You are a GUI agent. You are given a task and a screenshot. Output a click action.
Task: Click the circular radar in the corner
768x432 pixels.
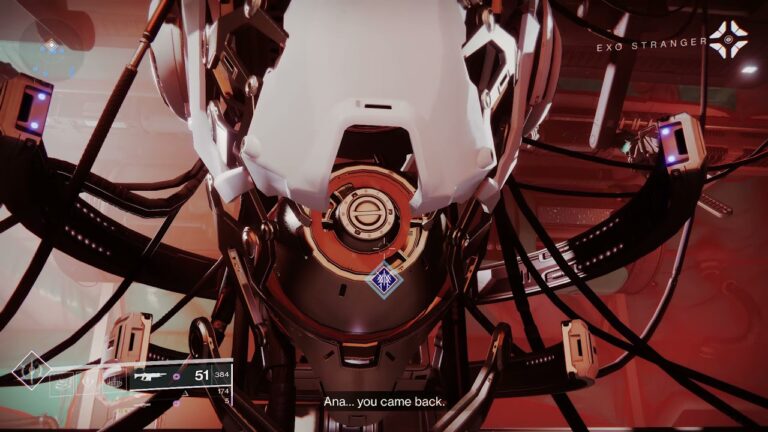tap(50, 48)
